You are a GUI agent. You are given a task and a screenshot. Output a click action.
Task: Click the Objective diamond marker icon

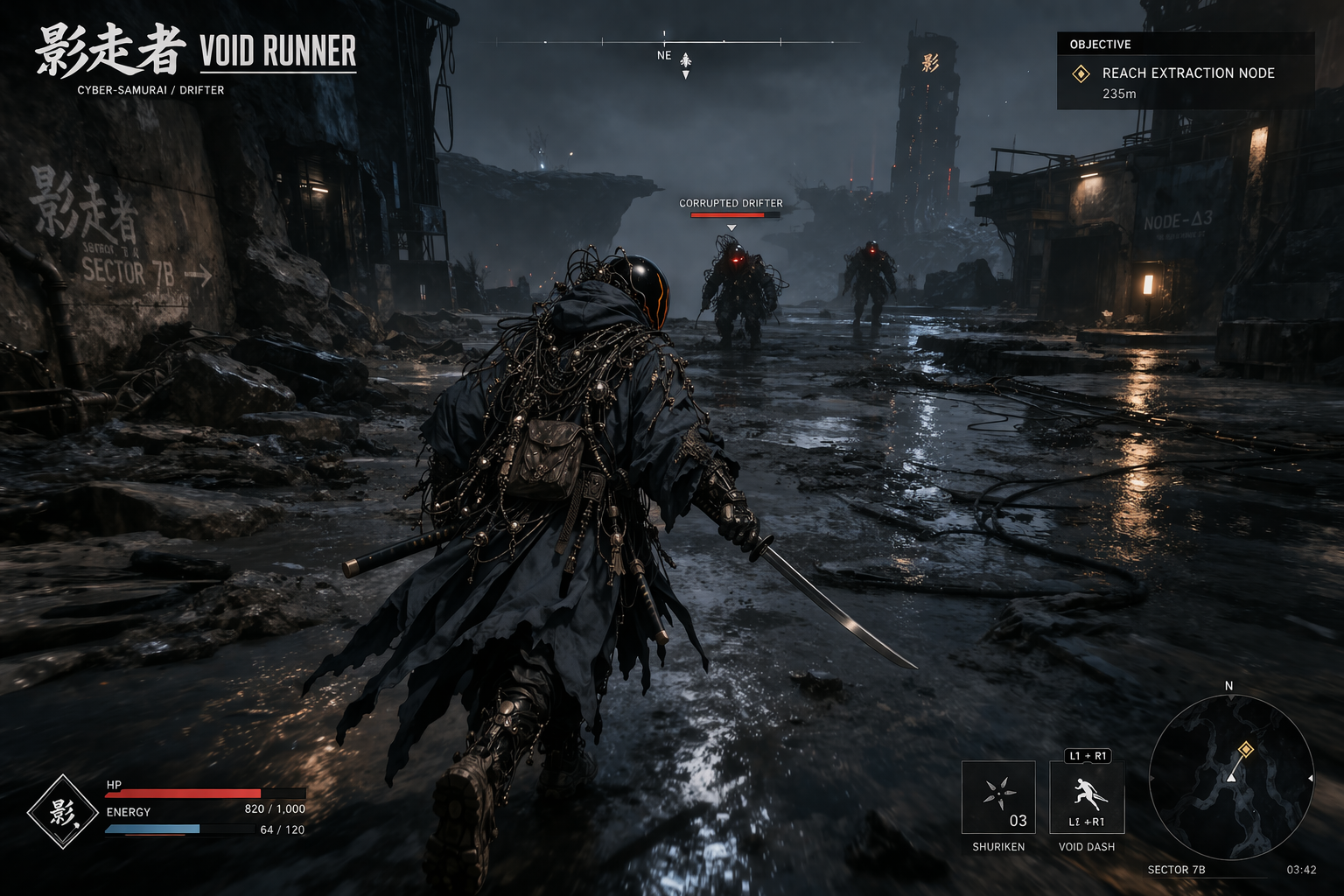(1080, 74)
